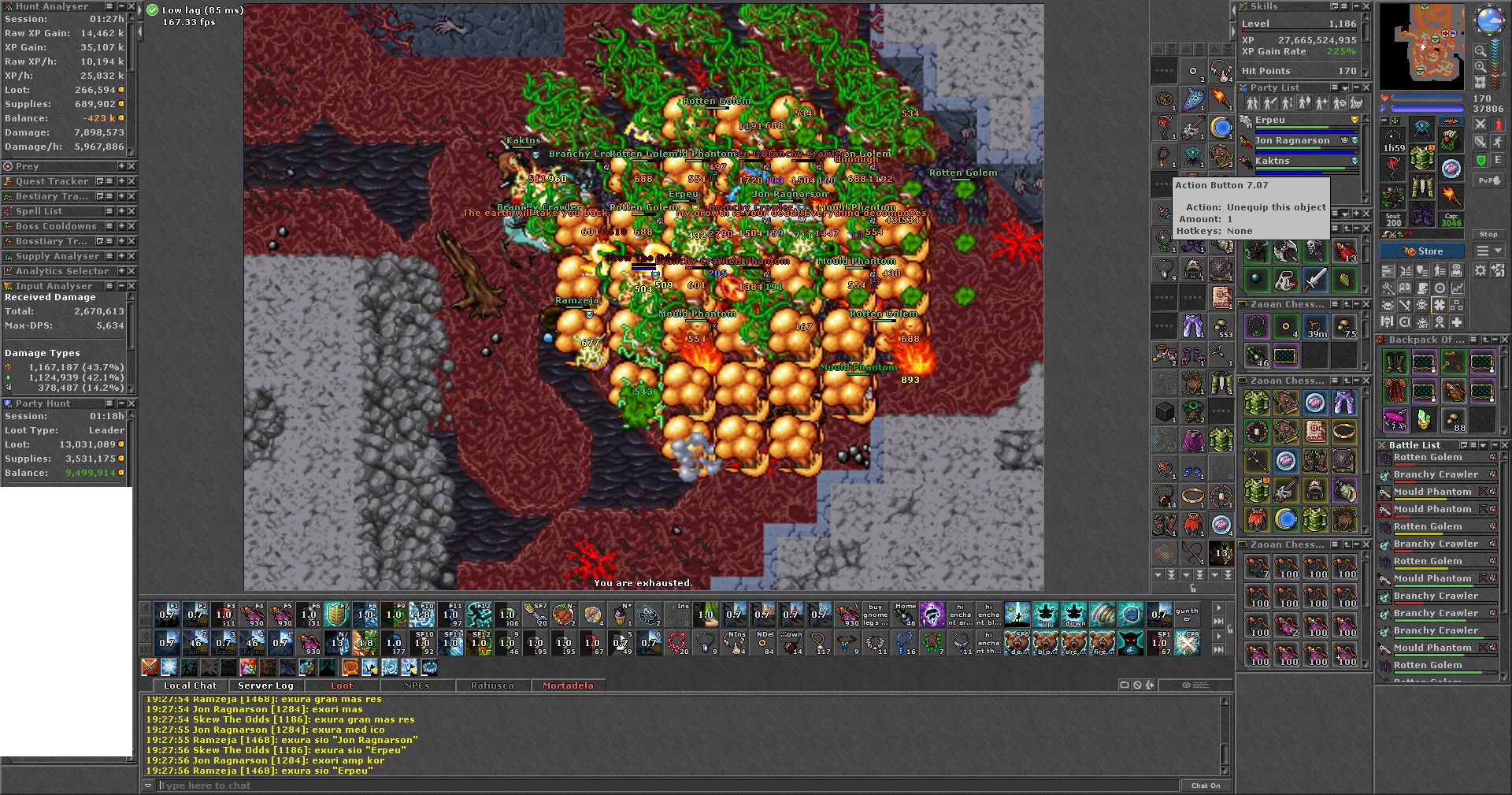1512x795 pixels.
Task: Choose Erpeu in the party list
Action: pos(1269,120)
